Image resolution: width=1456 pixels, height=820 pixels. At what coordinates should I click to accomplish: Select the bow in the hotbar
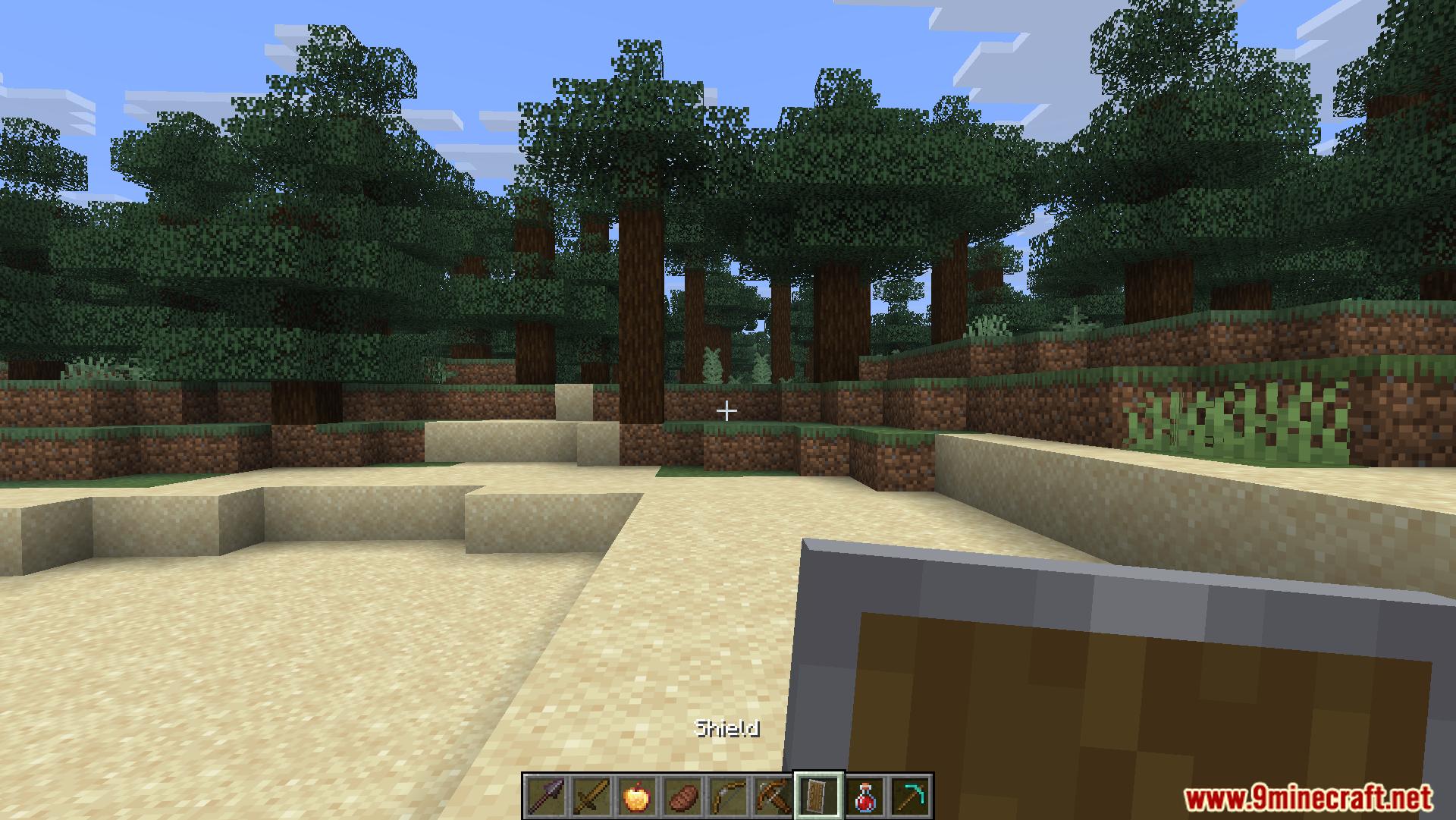click(726, 796)
